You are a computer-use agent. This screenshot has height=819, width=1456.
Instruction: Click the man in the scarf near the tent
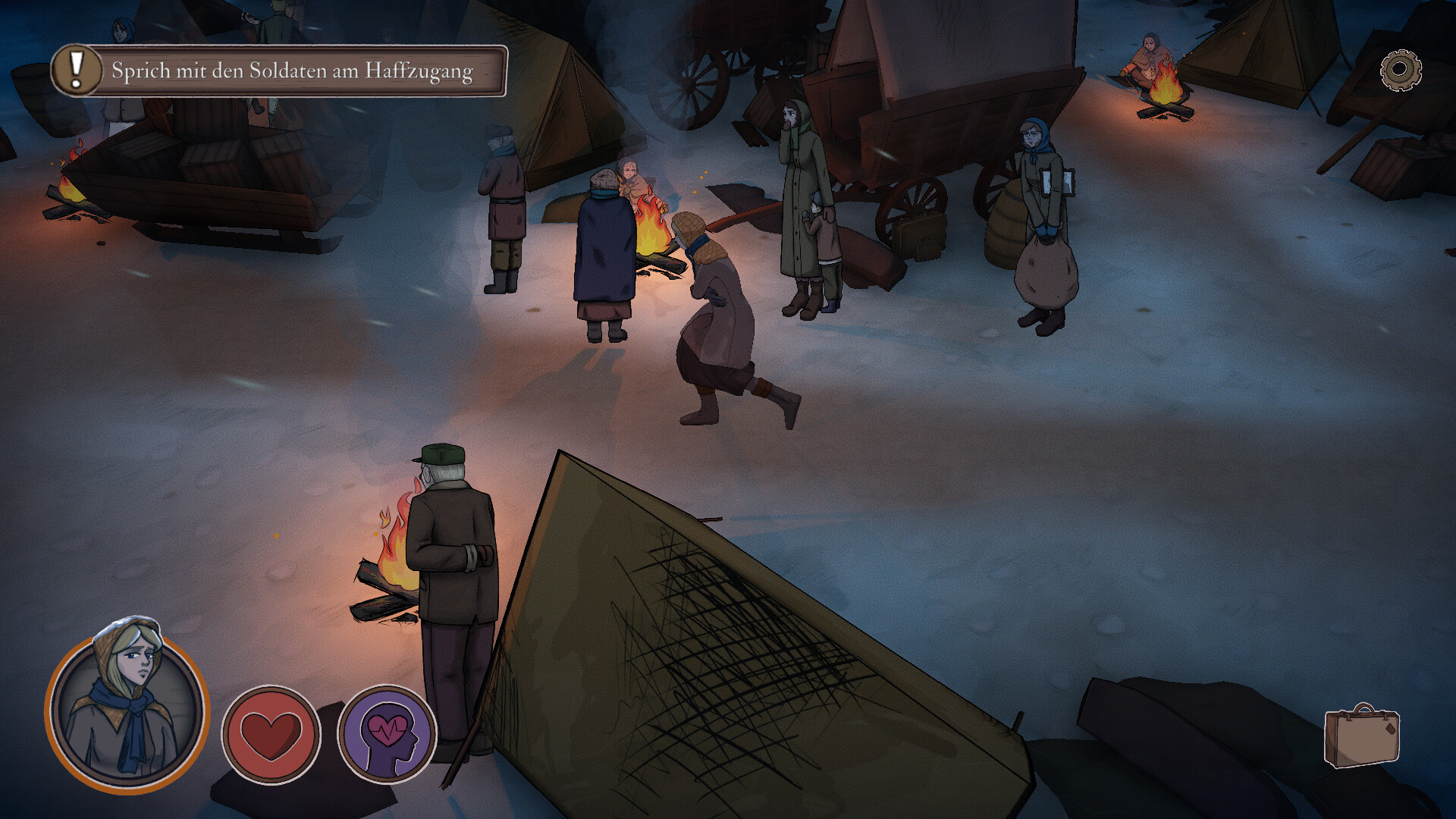pyautogui.click(x=503, y=197)
